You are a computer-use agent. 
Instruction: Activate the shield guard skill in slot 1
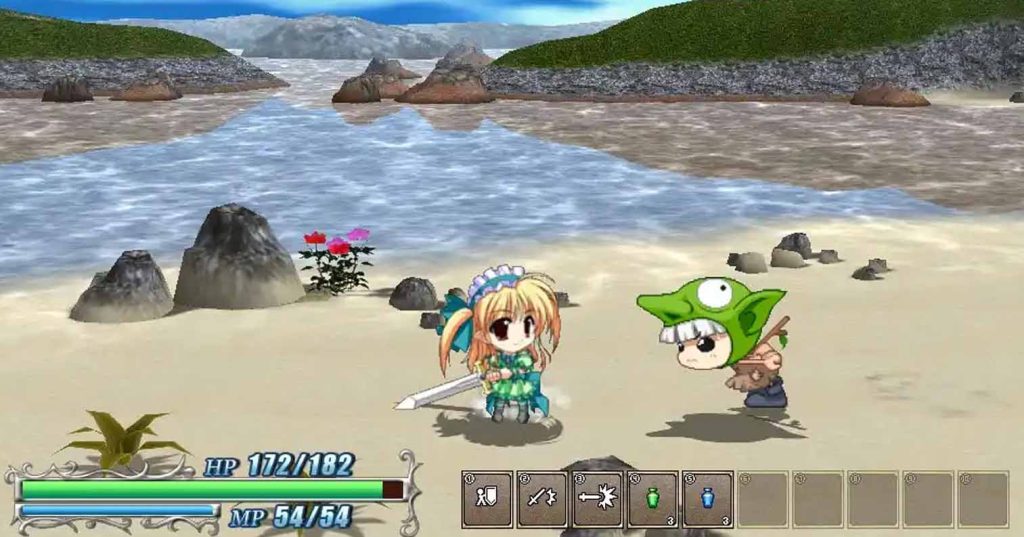[x=487, y=499]
